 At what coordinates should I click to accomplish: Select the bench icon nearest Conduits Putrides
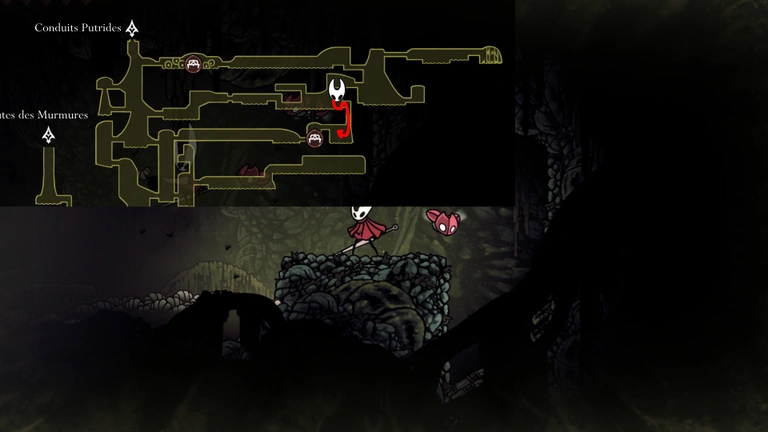(x=193, y=65)
